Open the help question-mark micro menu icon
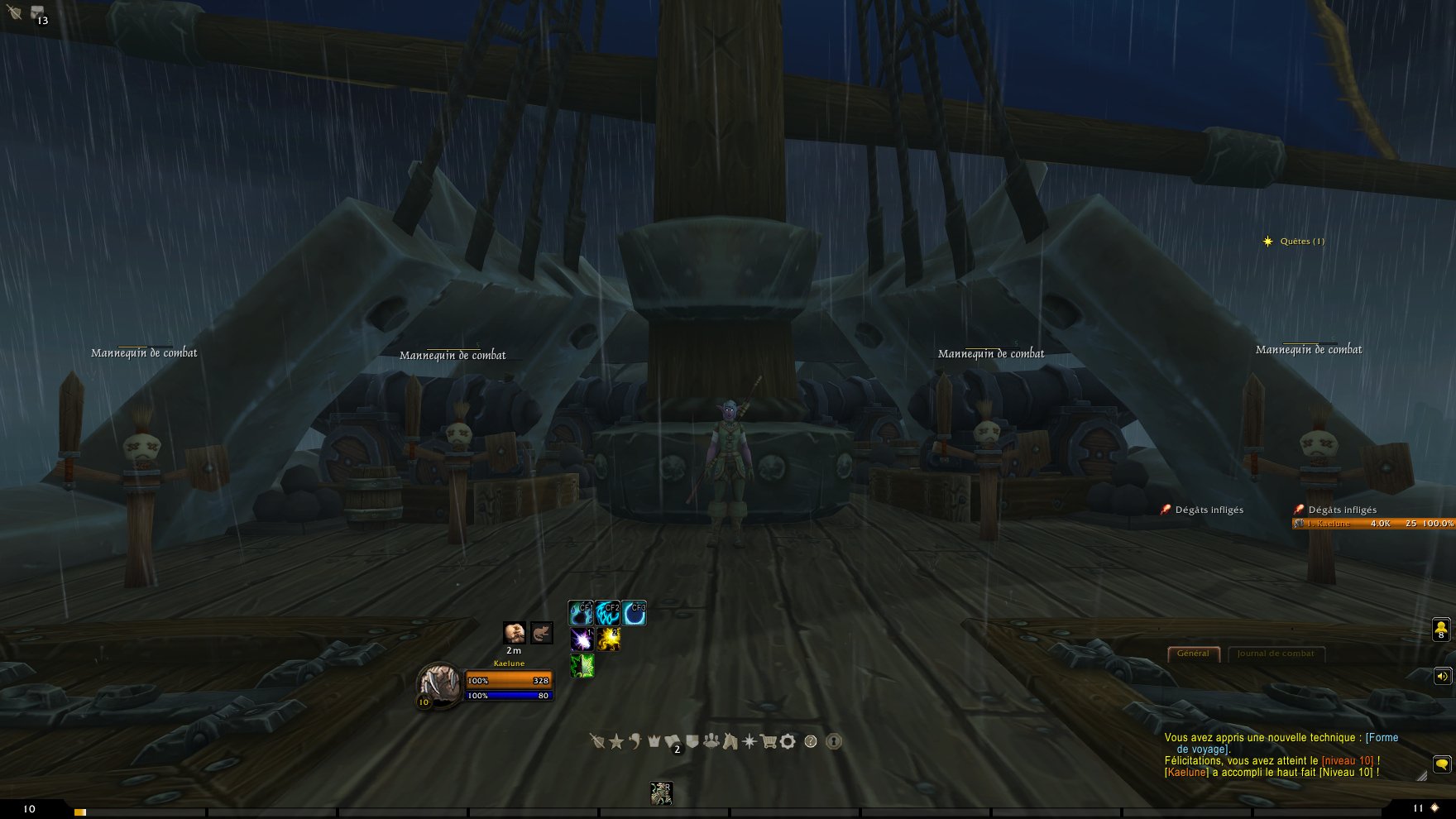Image resolution: width=1456 pixels, height=819 pixels. tap(809, 742)
